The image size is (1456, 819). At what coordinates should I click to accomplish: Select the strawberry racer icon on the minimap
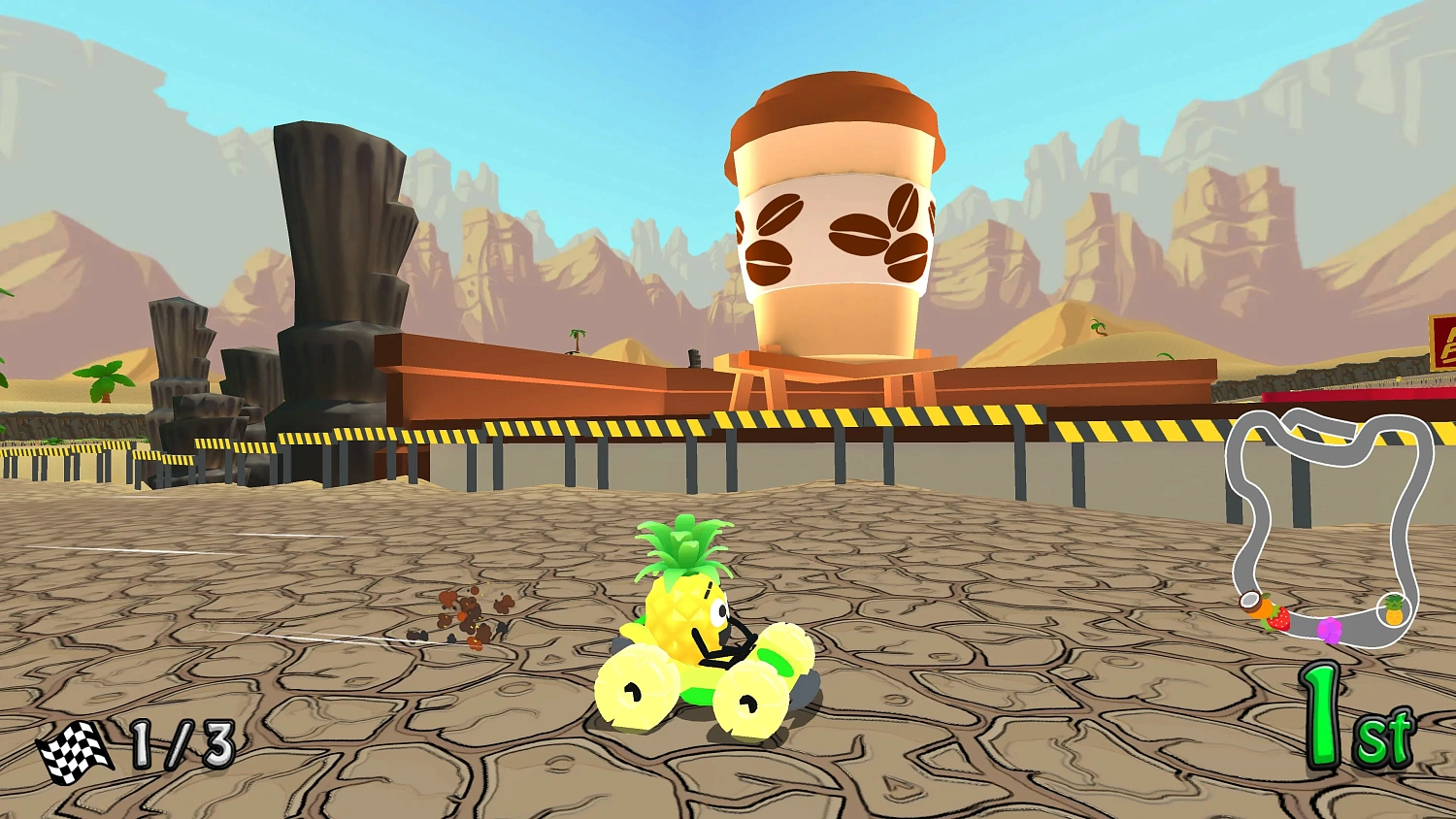point(1278,619)
